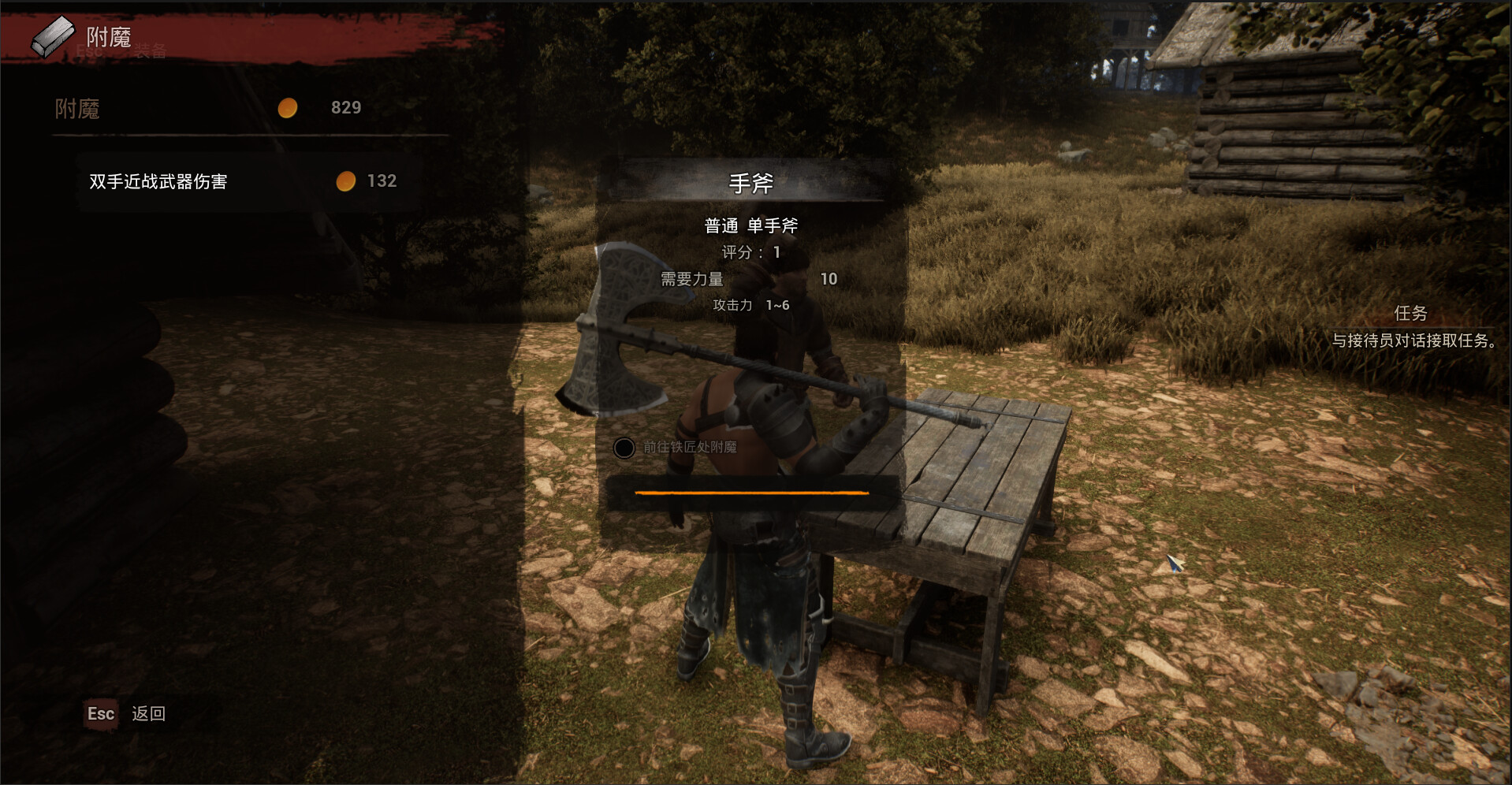Click 返回 to go back
The image size is (1512, 785).
coord(150,713)
